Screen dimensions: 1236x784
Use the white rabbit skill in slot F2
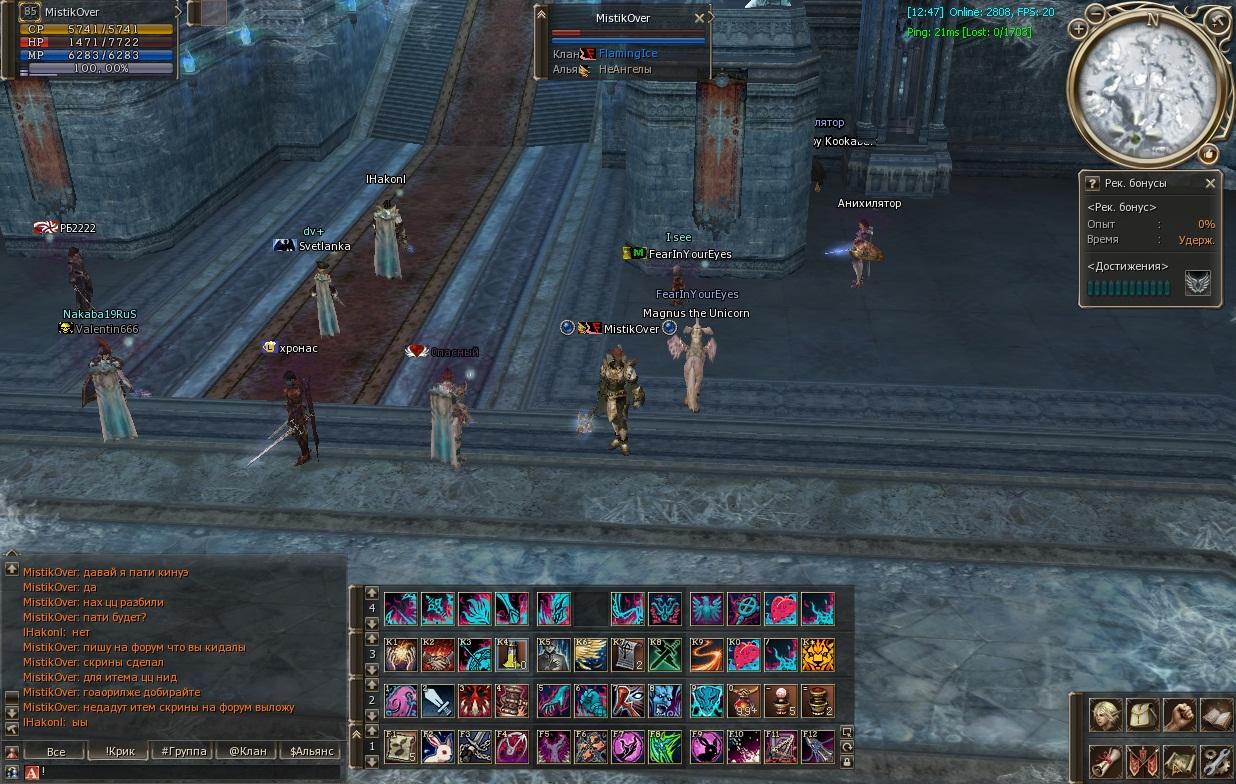pos(438,747)
